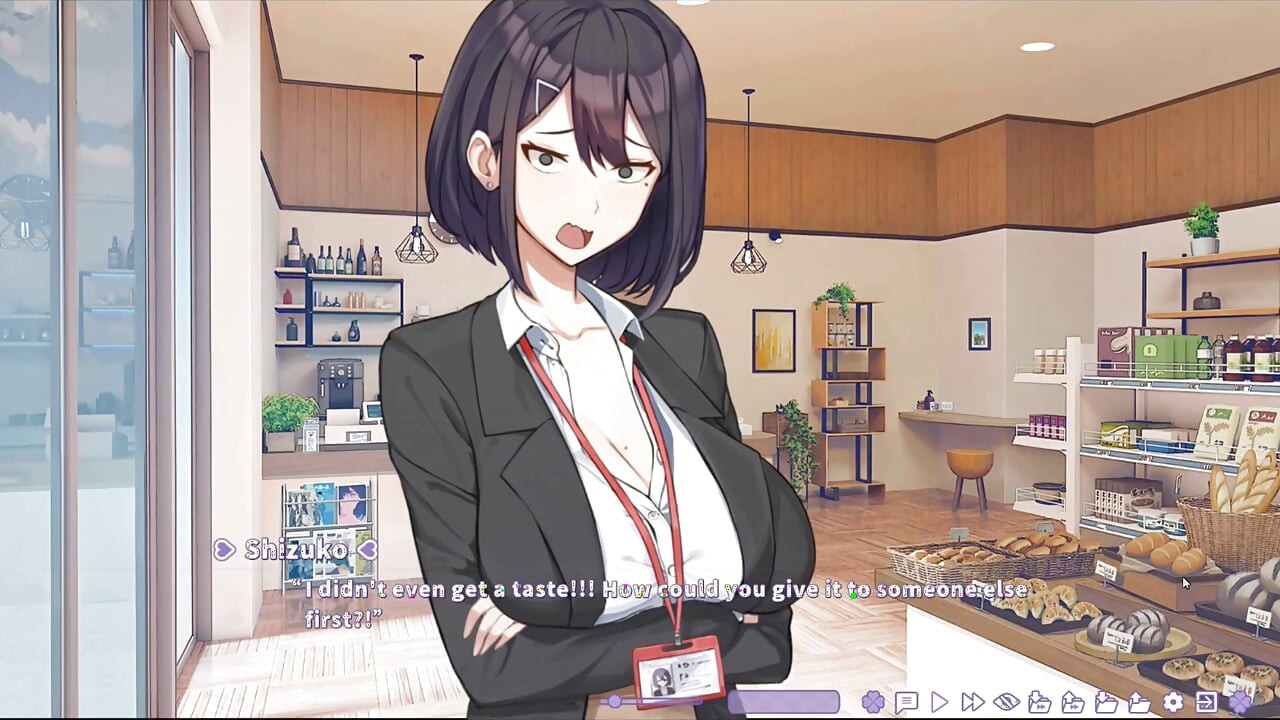Quick load using the folder arrow-out icon

pyautogui.click(x=1073, y=700)
